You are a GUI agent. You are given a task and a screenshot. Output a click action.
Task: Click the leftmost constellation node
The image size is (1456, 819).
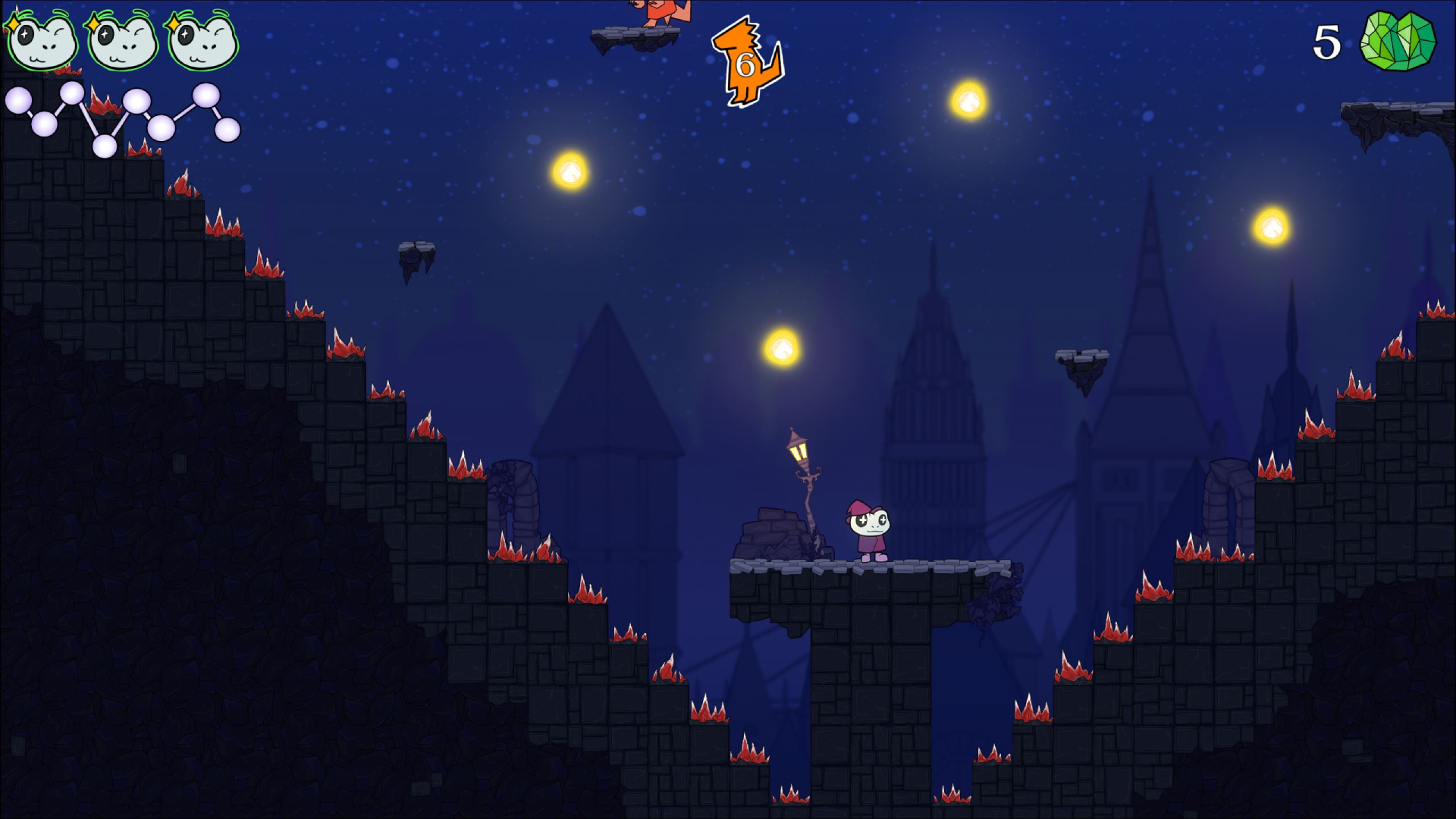pos(17,99)
